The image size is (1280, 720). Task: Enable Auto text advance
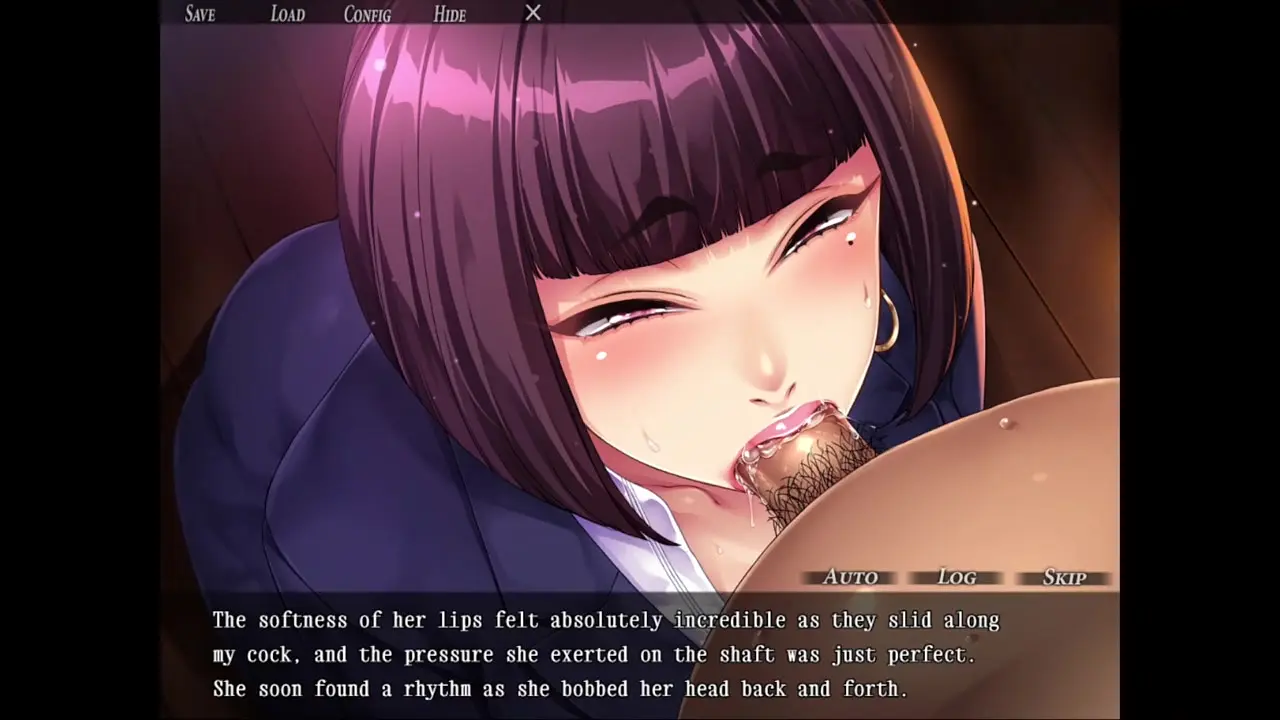[x=850, y=577]
